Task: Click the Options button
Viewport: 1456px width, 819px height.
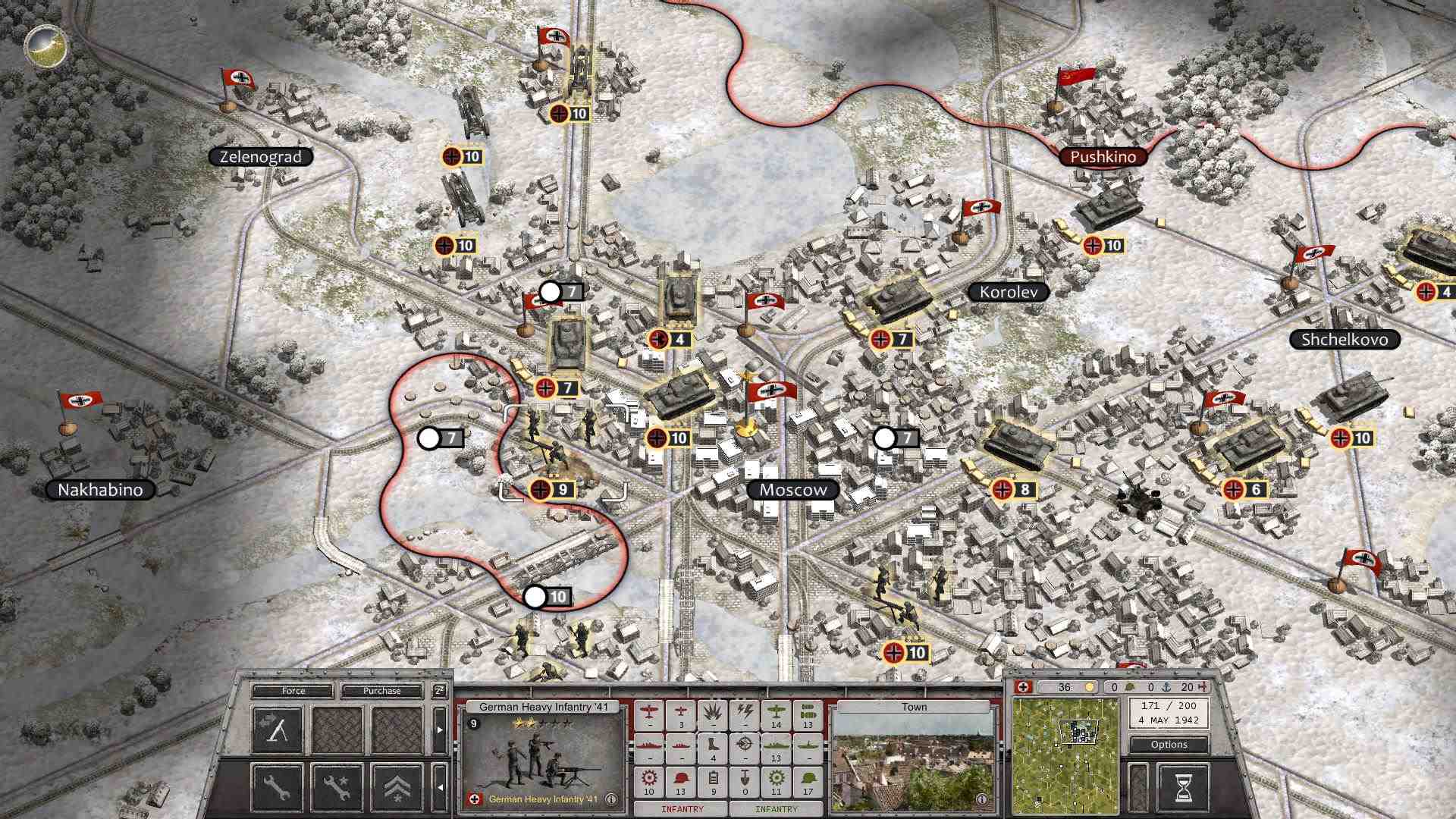Action: pyautogui.click(x=1169, y=745)
